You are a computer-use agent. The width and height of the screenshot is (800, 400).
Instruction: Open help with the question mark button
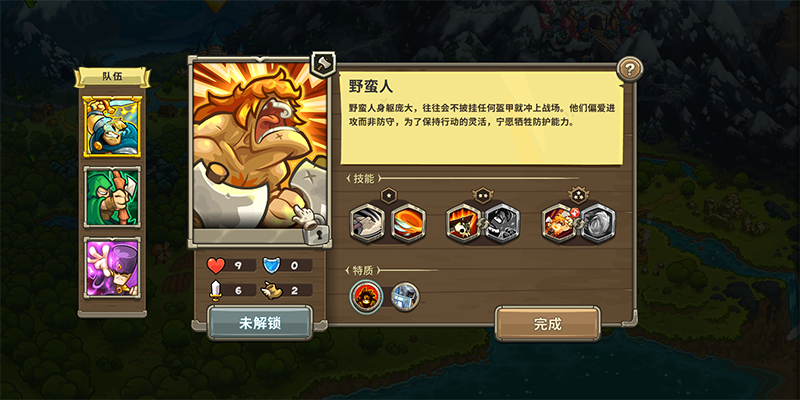click(629, 69)
